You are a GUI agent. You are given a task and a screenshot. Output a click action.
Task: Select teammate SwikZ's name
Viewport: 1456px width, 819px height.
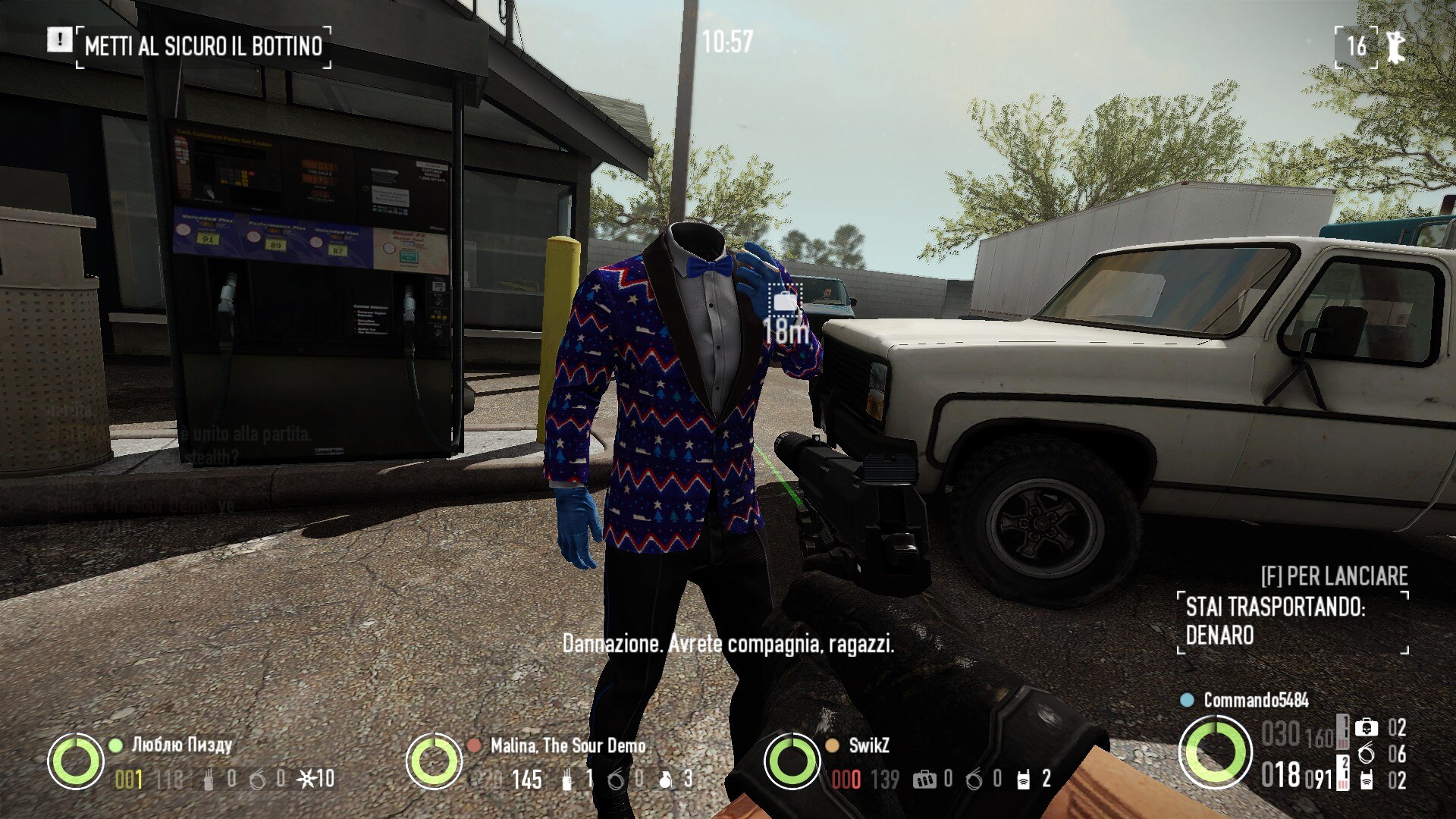click(x=868, y=745)
